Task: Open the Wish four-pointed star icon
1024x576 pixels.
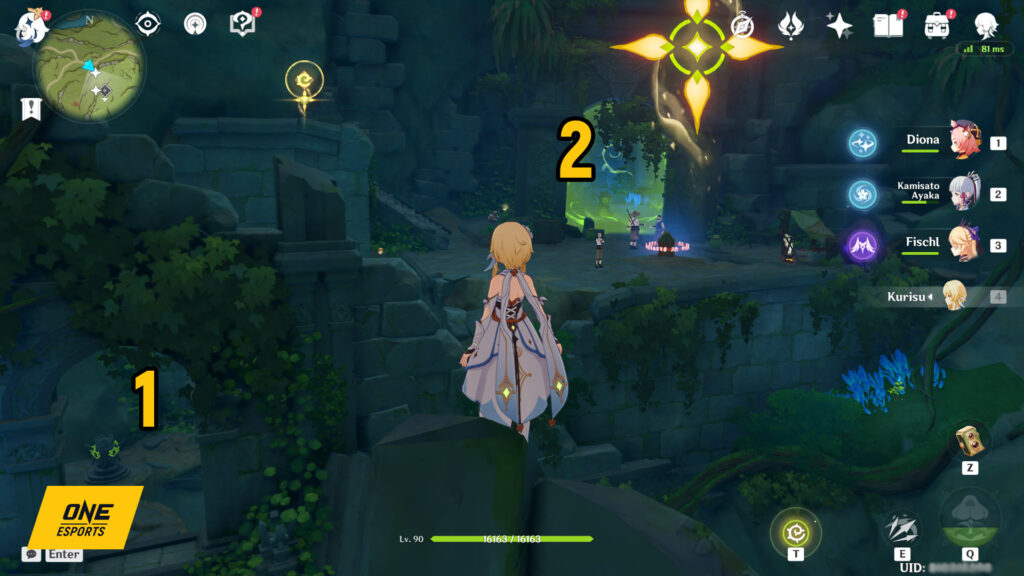Action: 839,25
